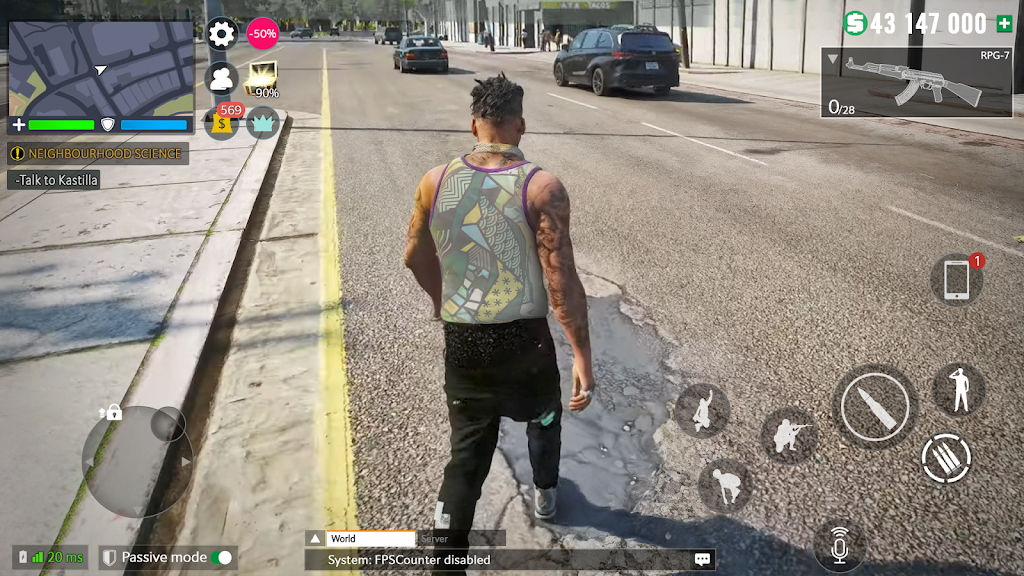This screenshot has width=1024, height=576.
Task: Open the chat speech bubble button
Action: pos(703,560)
